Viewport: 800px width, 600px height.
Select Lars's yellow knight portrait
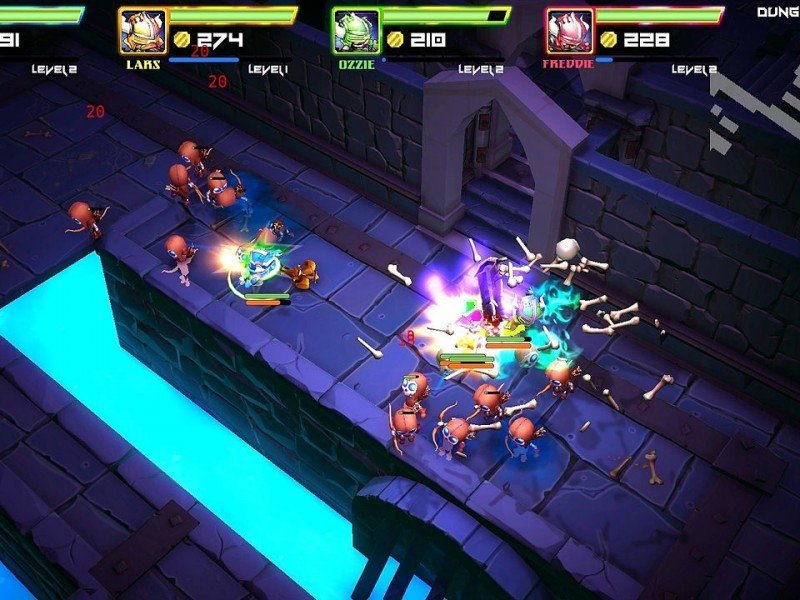click(x=142, y=31)
